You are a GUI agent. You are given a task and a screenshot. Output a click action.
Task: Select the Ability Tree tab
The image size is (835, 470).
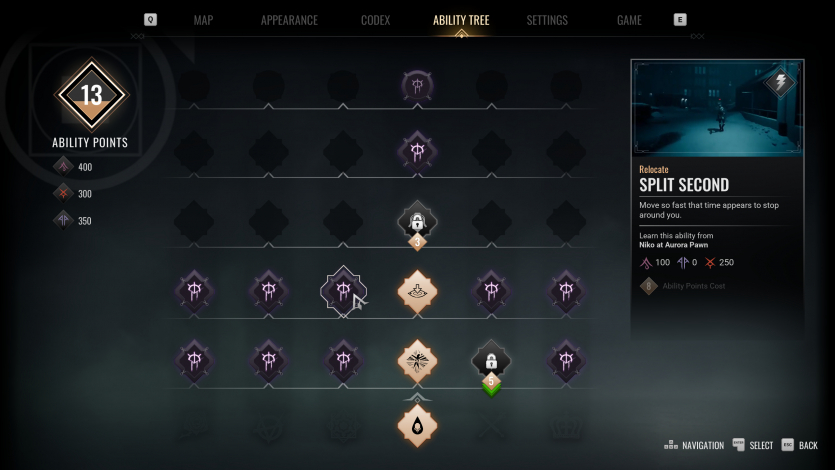coord(461,20)
